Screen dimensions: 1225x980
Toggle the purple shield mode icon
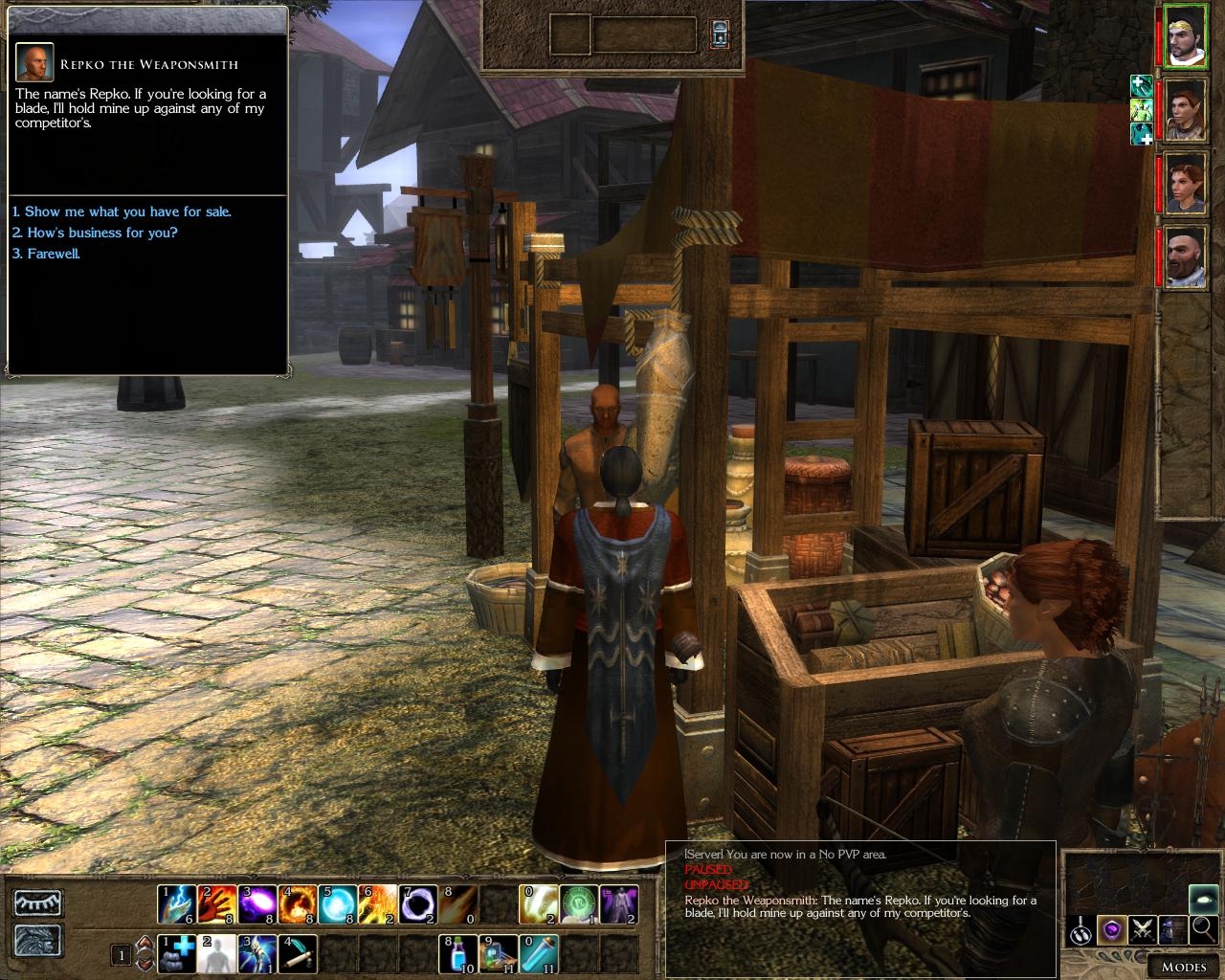(1110, 928)
